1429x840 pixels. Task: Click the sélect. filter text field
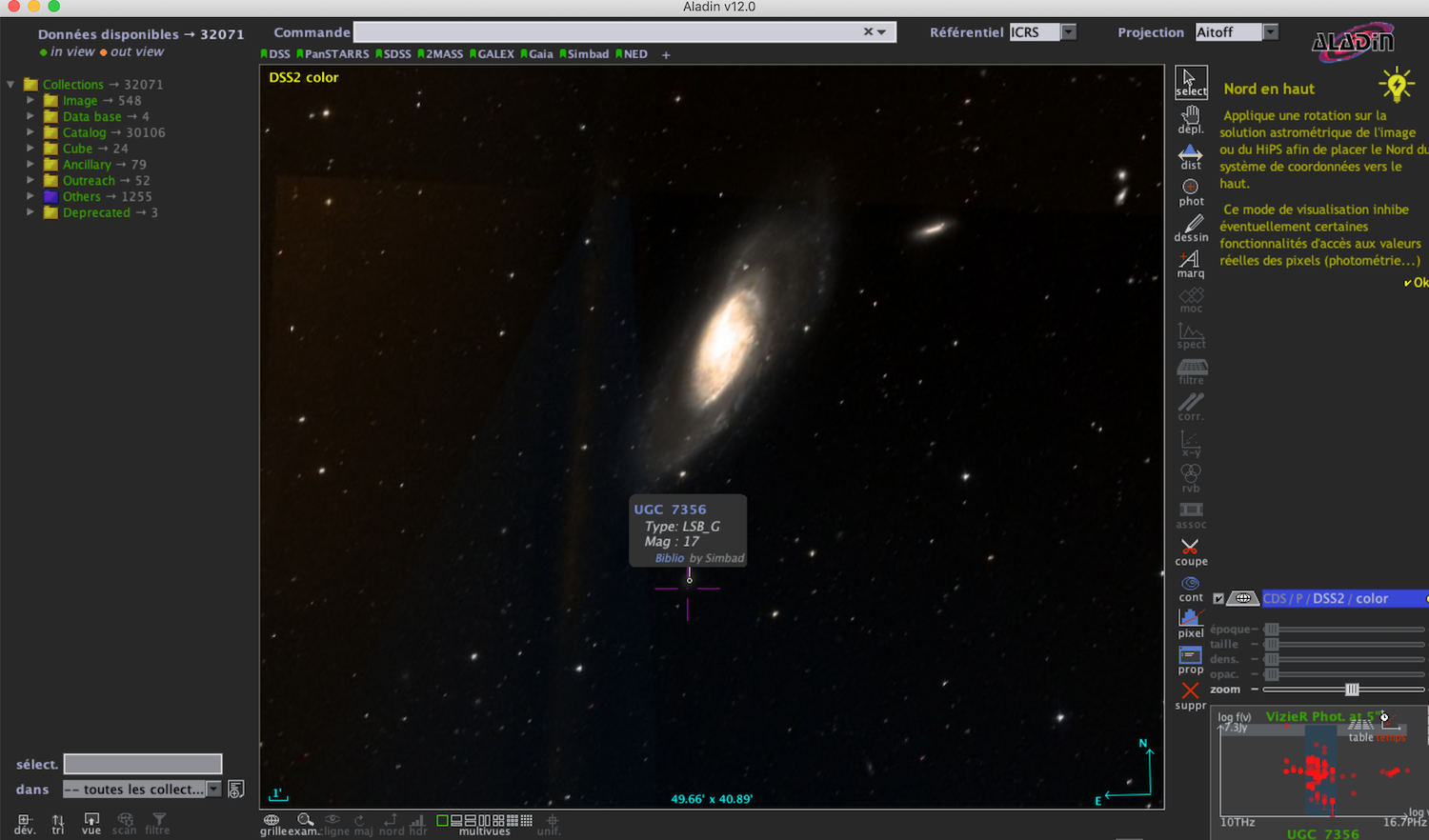point(143,764)
